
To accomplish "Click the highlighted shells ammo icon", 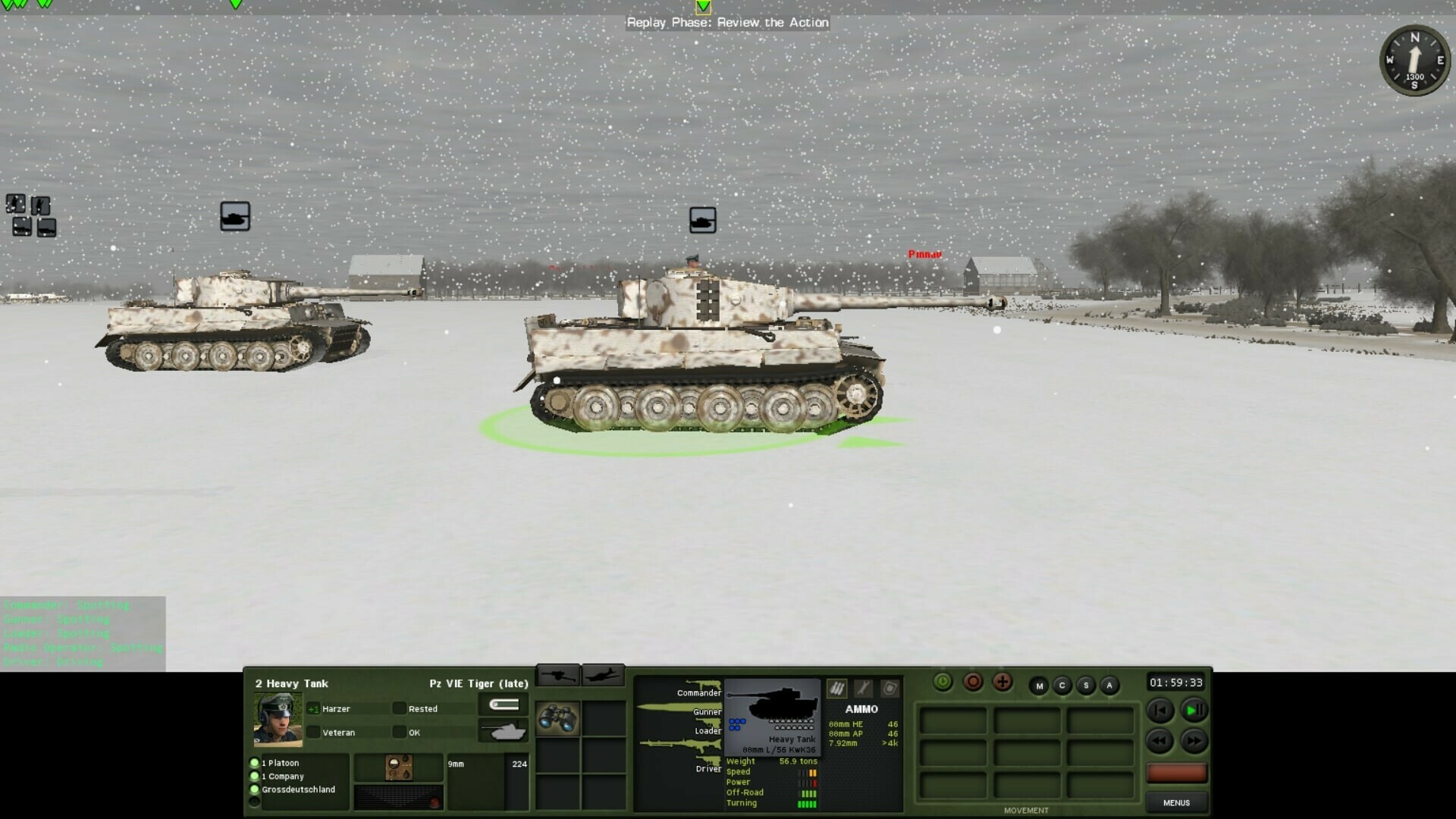I will [x=836, y=688].
